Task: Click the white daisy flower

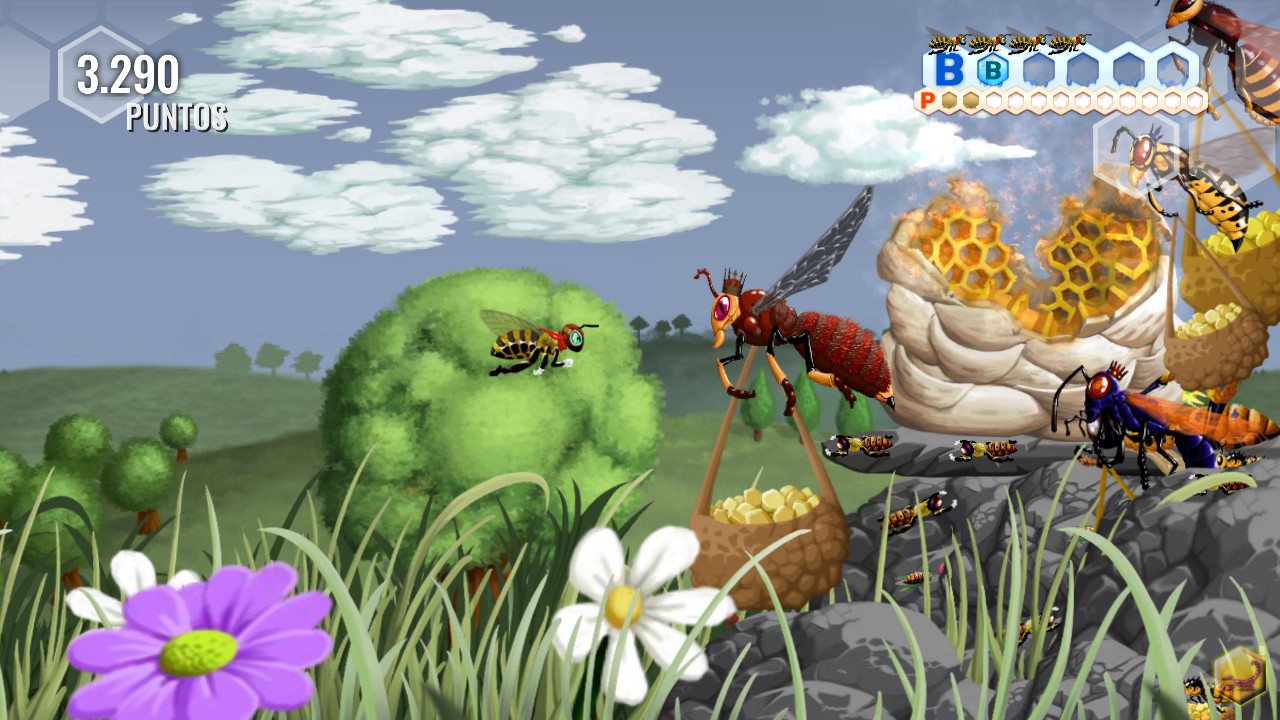Action: [620, 605]
